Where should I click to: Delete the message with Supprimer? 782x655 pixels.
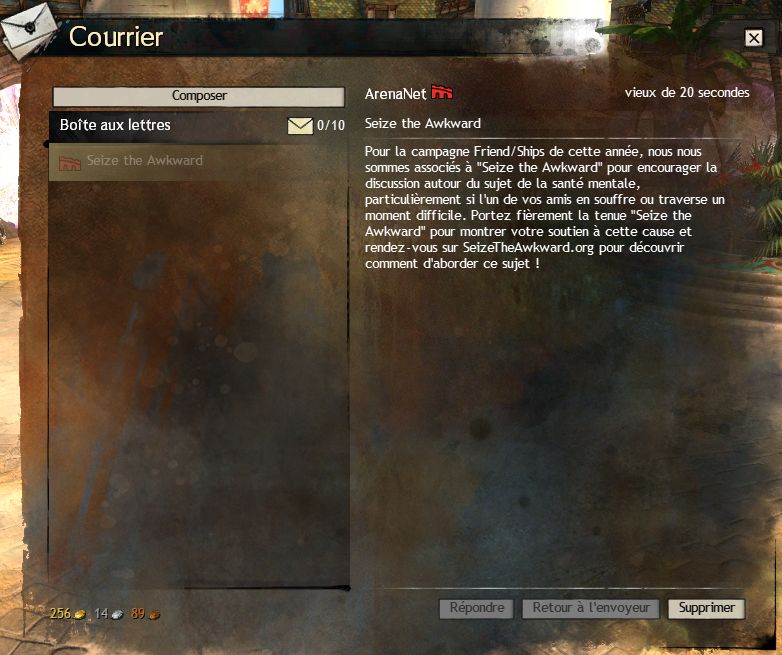pos(706,608)
